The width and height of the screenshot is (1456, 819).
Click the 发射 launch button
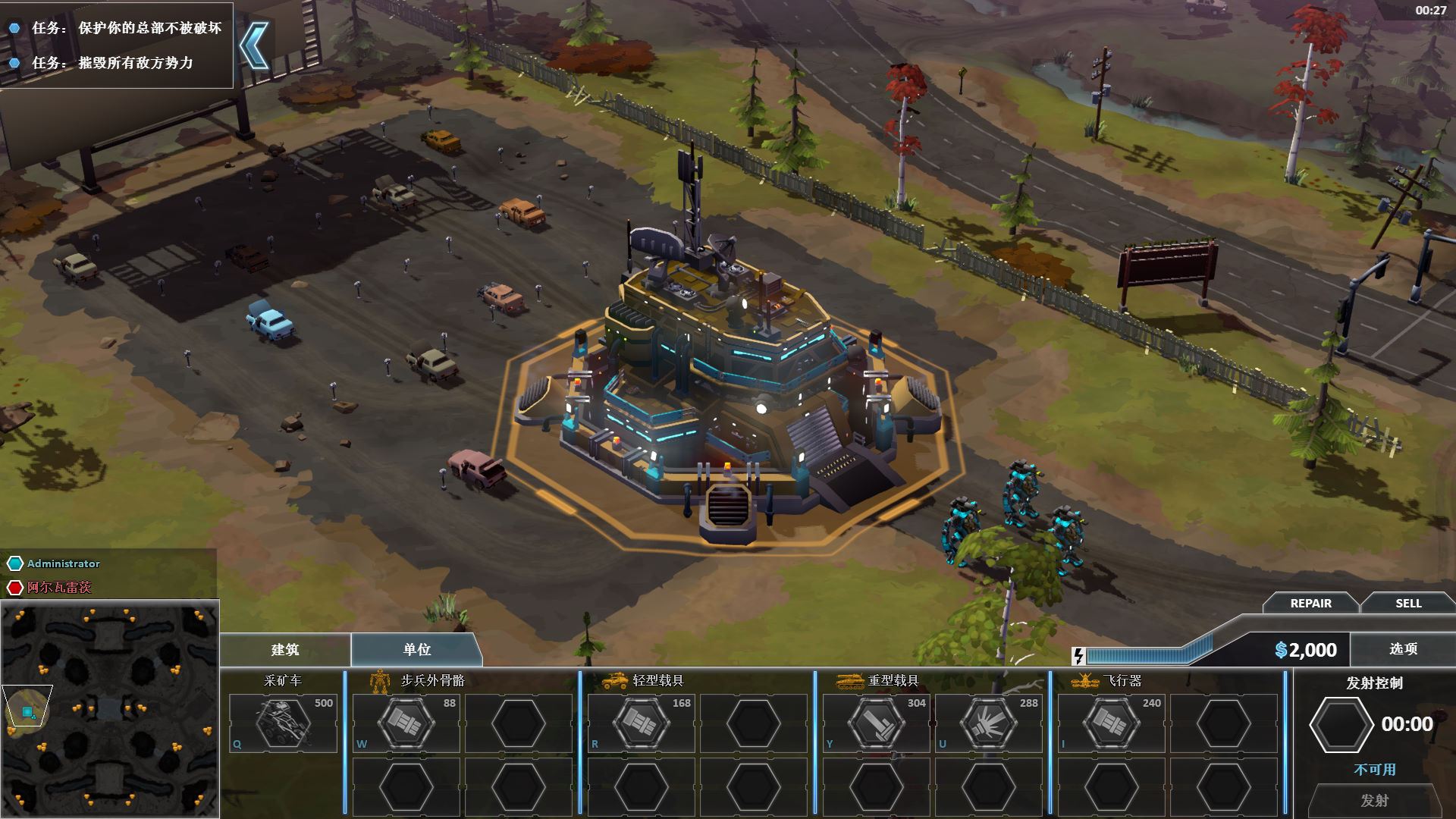(x=1374, y=801)
